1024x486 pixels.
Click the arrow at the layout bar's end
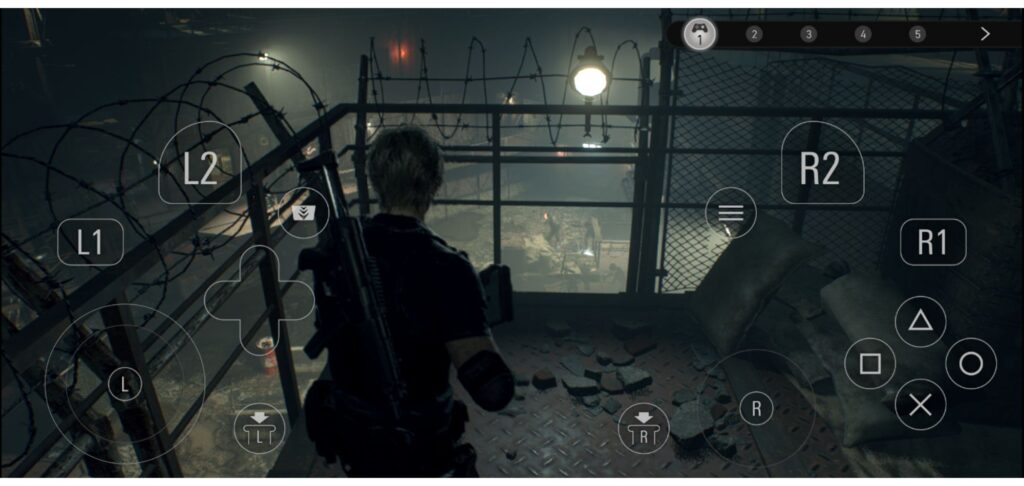click(x=985, y=34)
